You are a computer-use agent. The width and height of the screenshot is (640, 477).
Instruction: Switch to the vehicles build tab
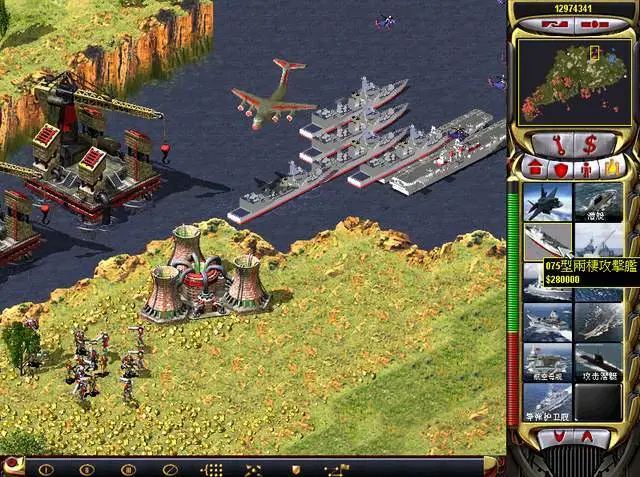point(610,167)
